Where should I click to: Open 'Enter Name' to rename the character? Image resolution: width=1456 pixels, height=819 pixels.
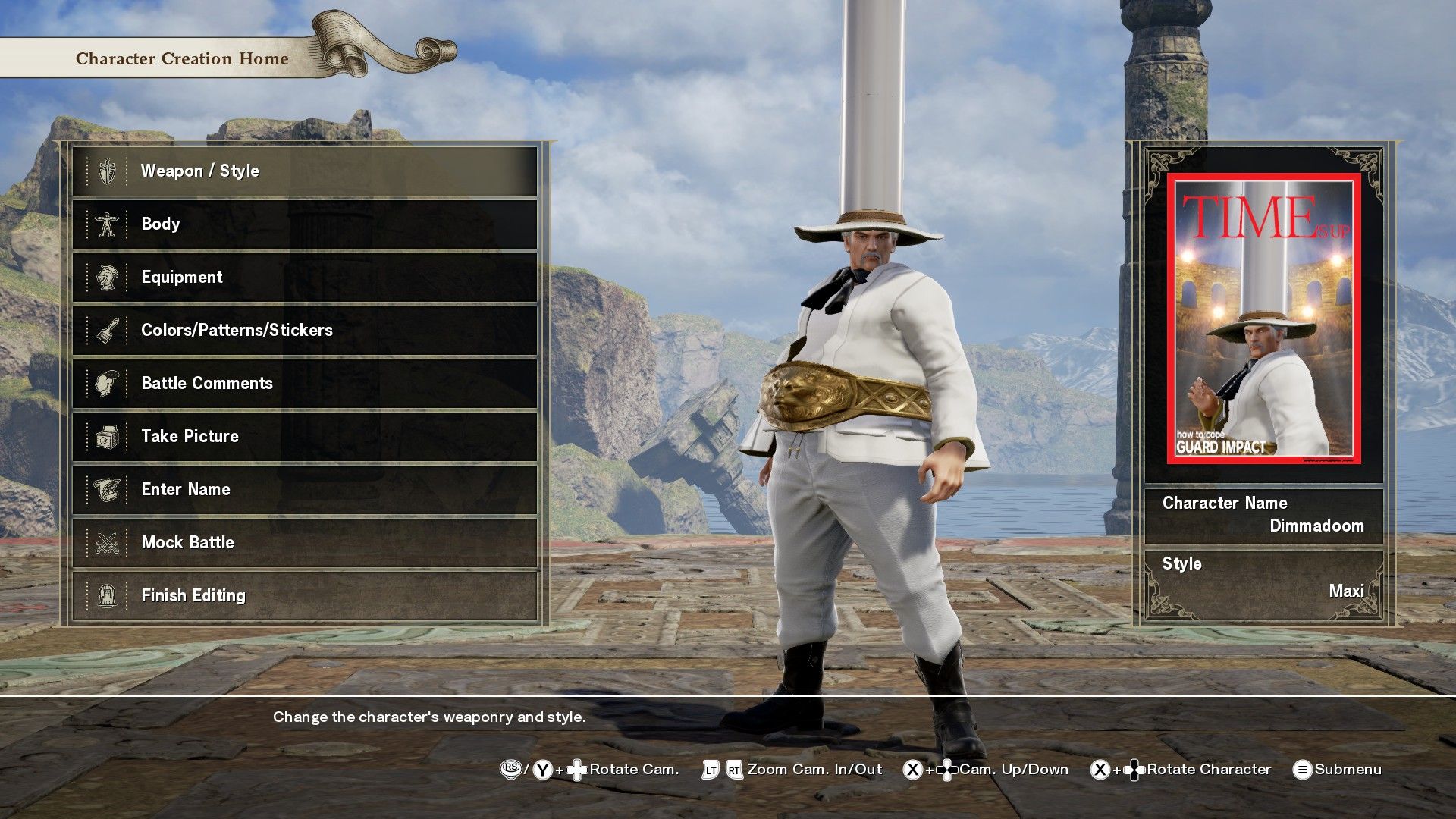click(185, 489)
